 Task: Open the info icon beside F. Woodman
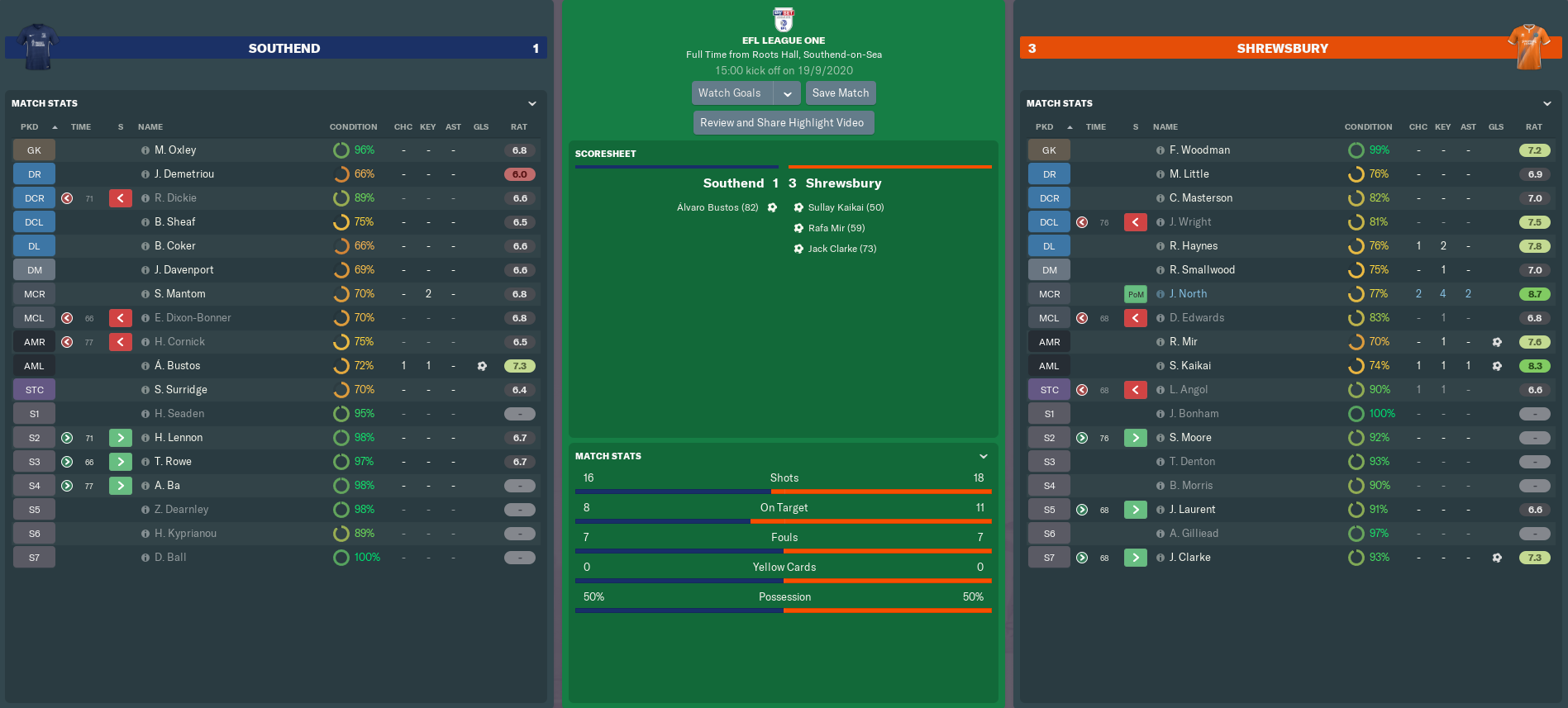1161,150
